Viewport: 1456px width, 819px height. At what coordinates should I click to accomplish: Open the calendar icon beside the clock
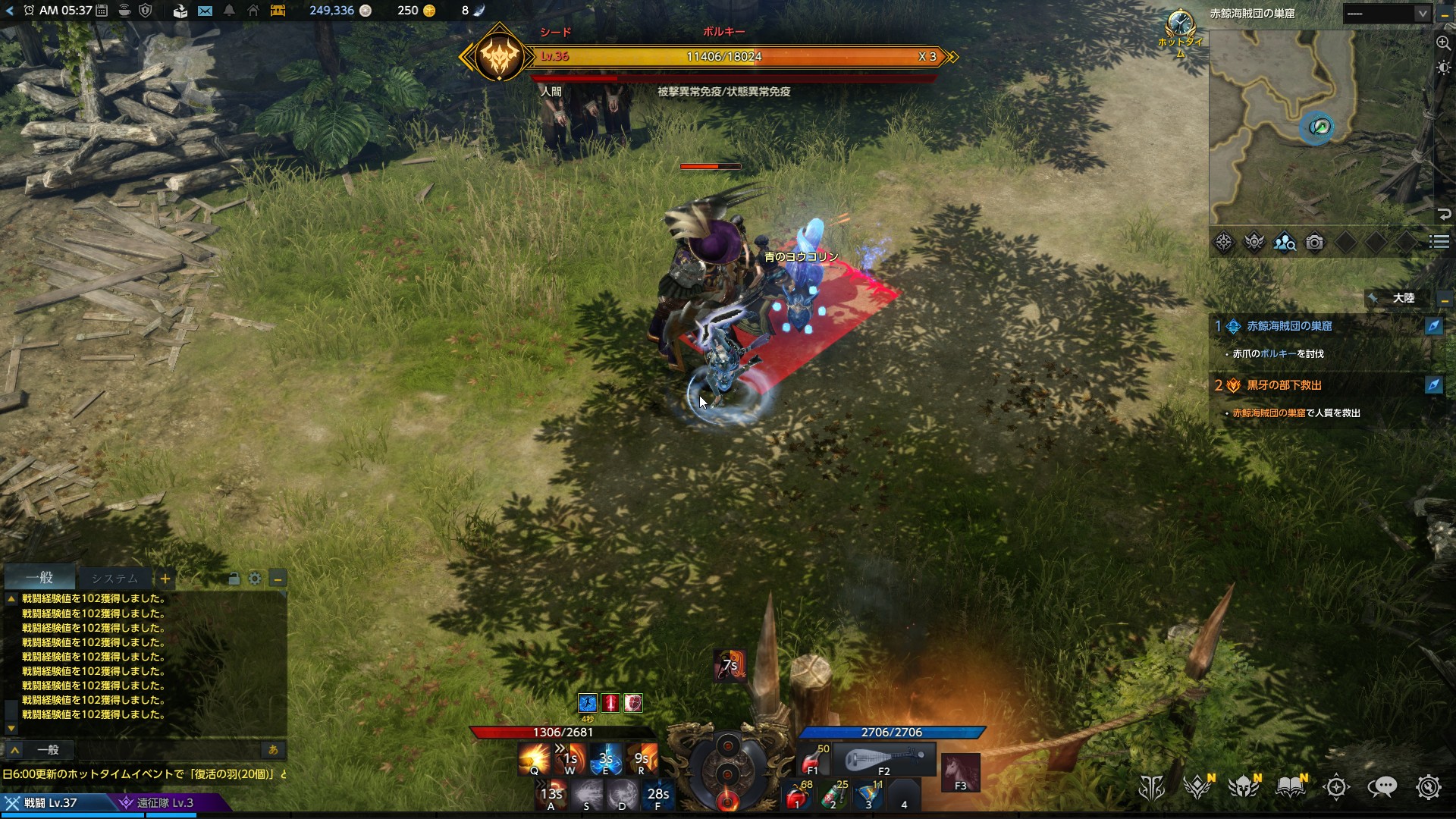click(x=102, y=11)
